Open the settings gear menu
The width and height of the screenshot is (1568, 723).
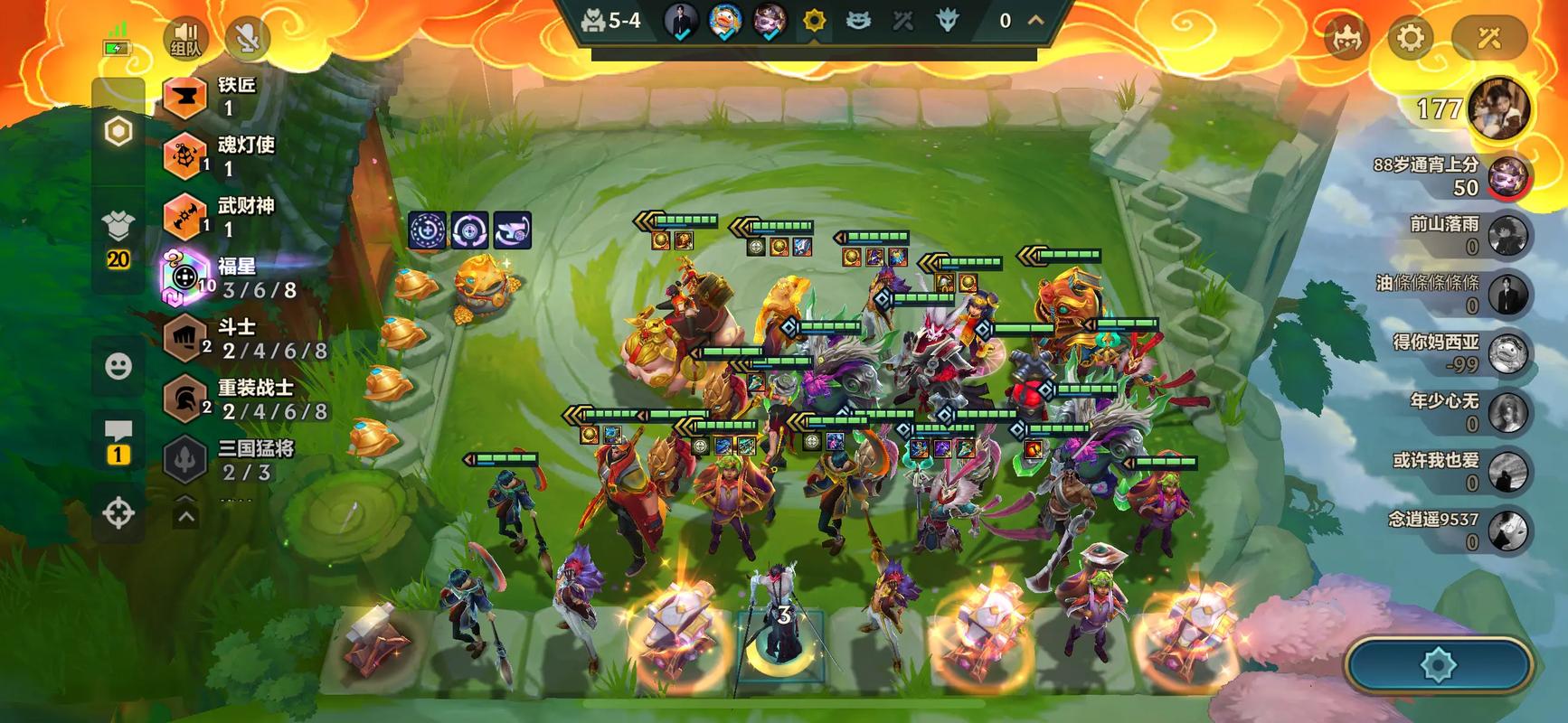[1410, 38]
